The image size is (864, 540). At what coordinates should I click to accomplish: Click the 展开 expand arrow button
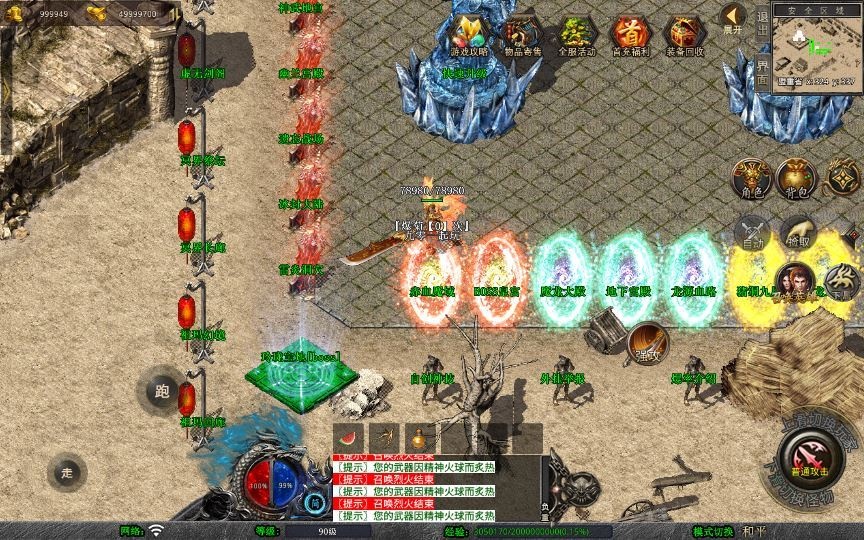733,18
